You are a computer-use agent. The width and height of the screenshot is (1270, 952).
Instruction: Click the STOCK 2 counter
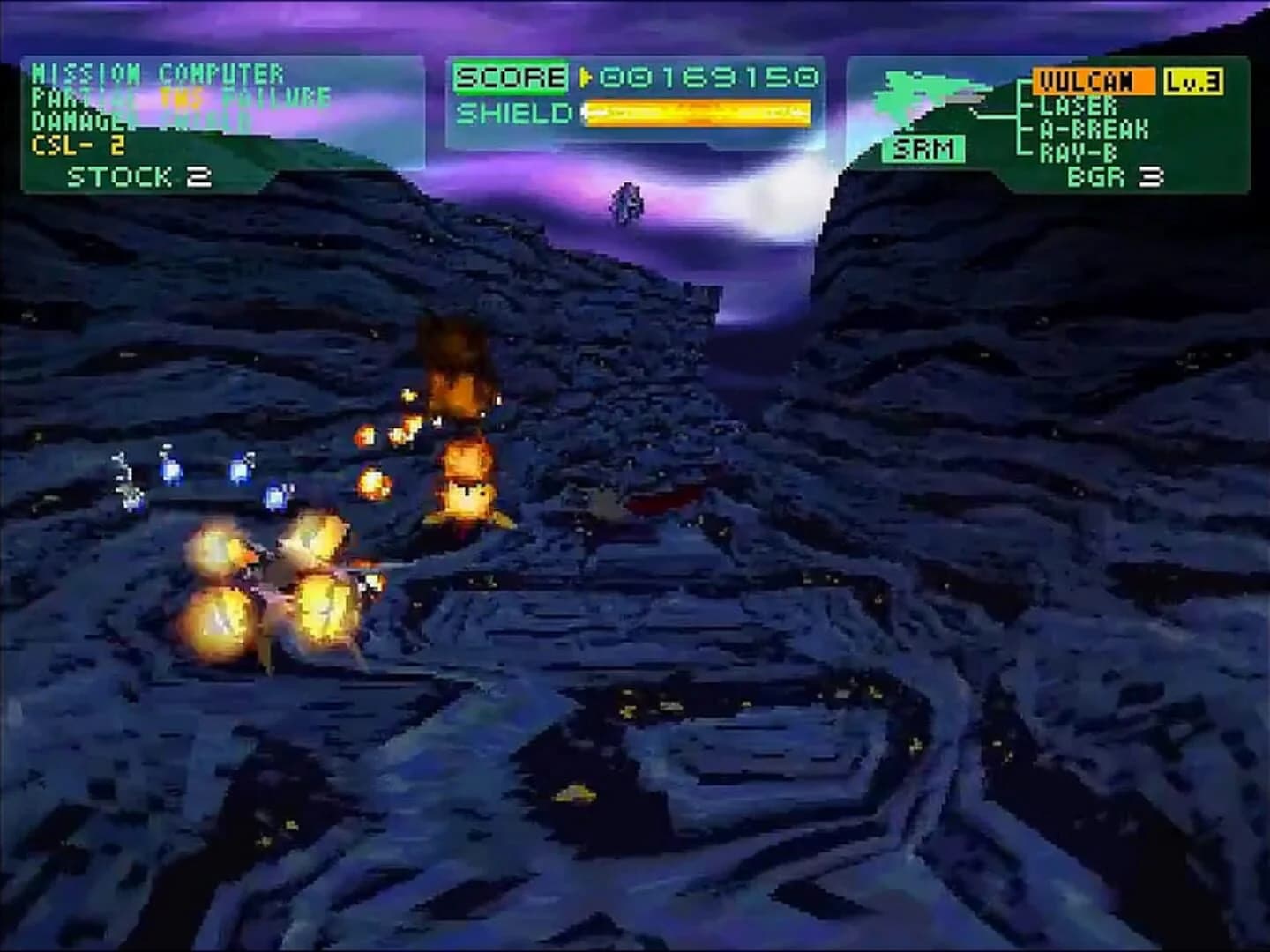point(137,176)
